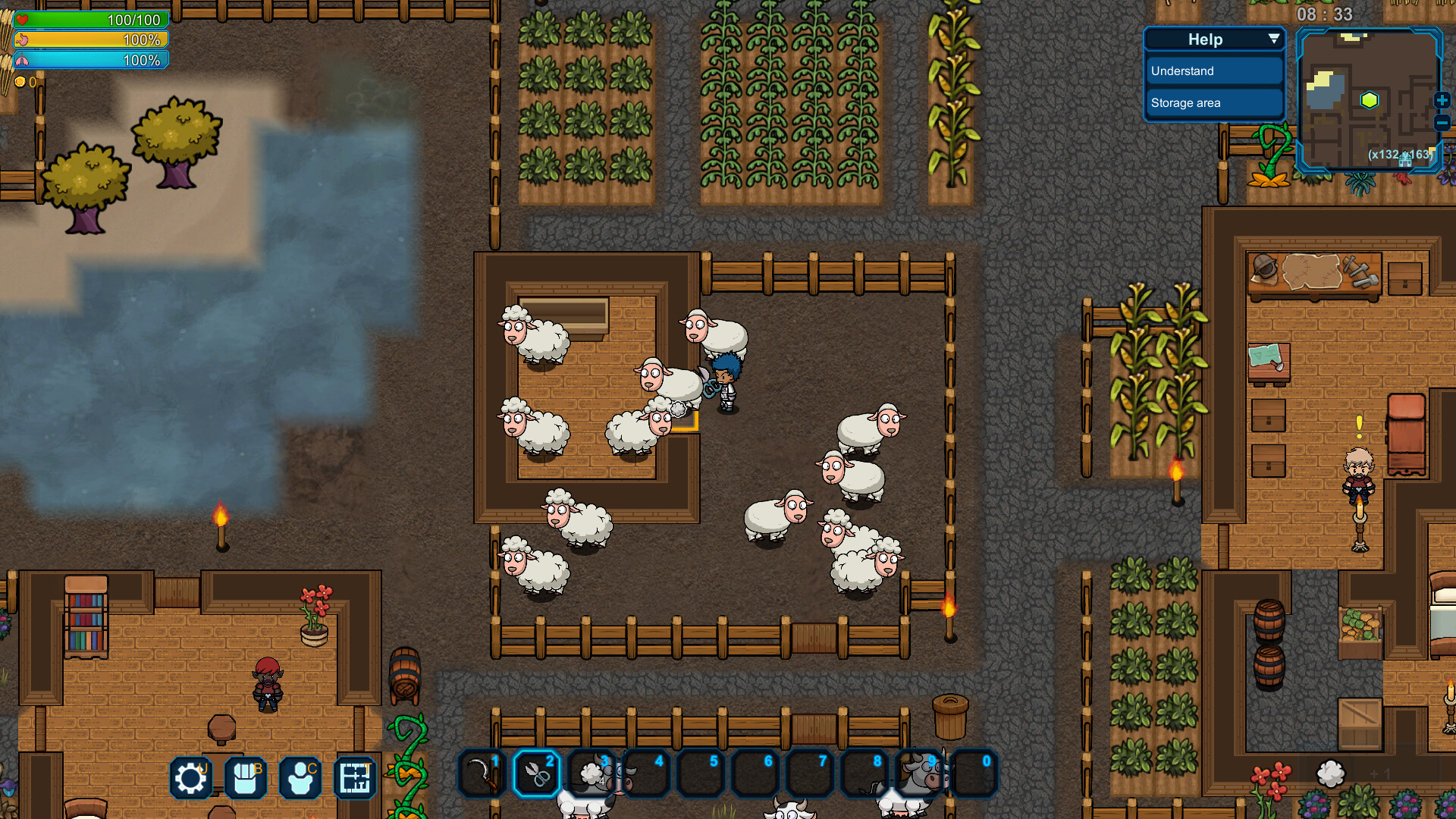Open the character panel icon labeled C
Screen dimensions: 1456x819
[300, 777]
